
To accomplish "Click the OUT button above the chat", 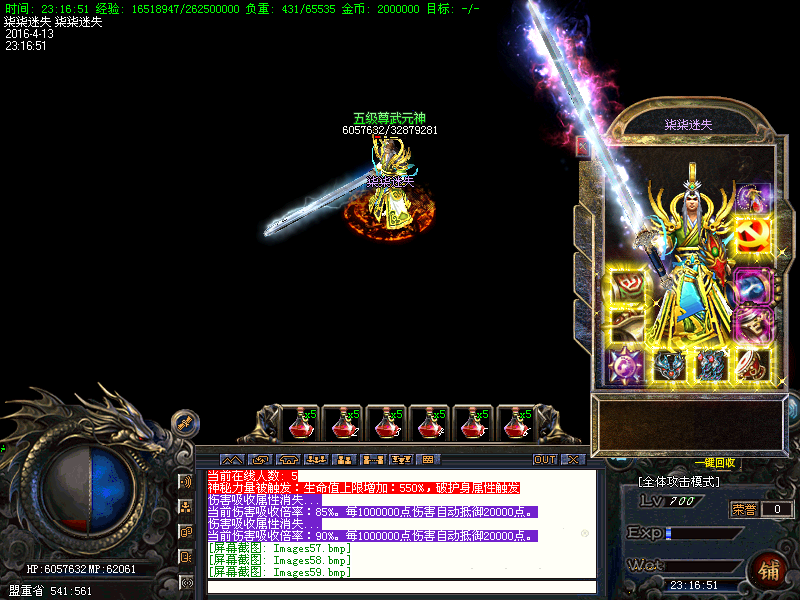I will pos(544,460).
